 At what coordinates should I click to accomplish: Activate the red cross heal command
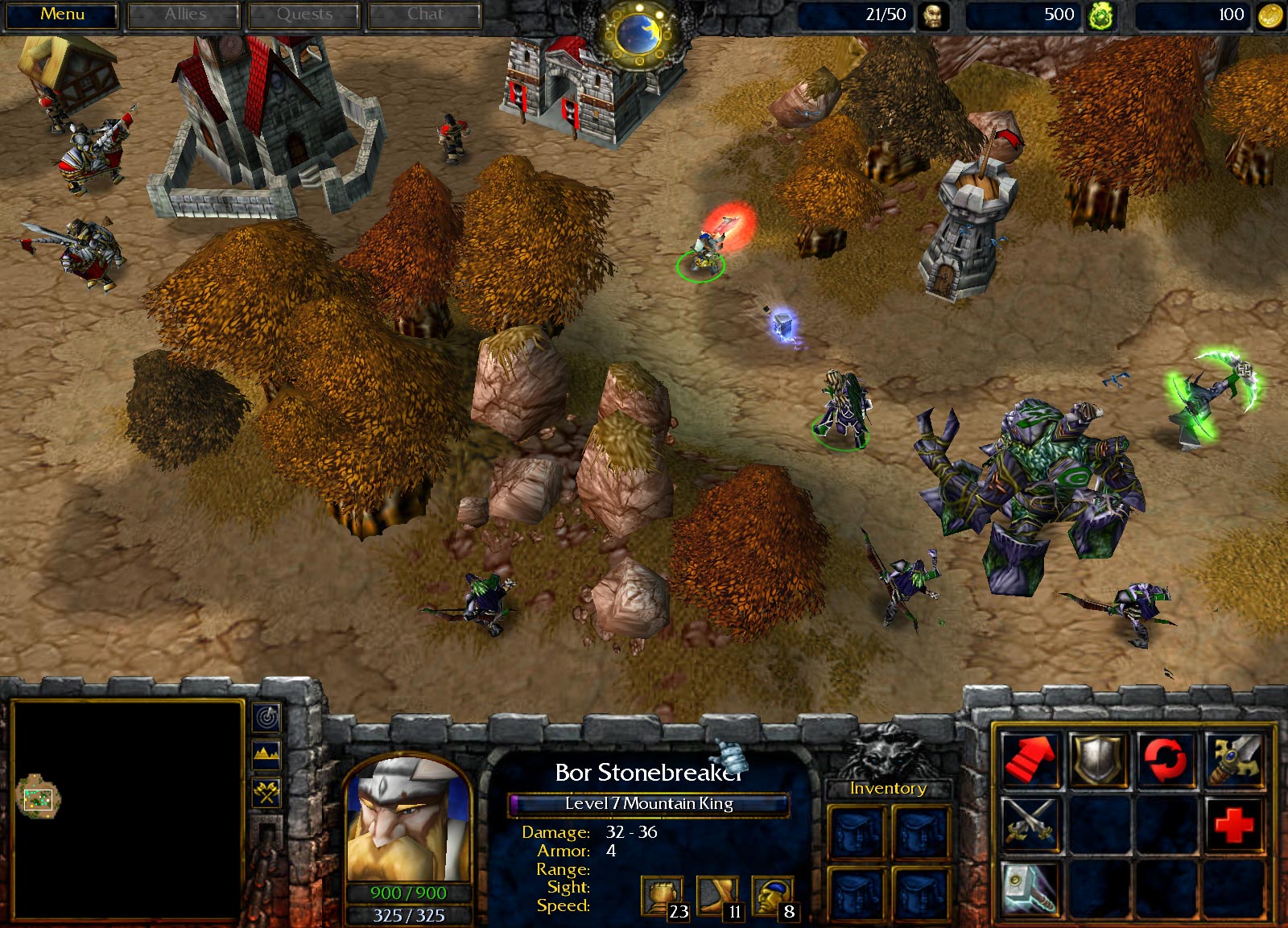click(x=1233, y=824)
